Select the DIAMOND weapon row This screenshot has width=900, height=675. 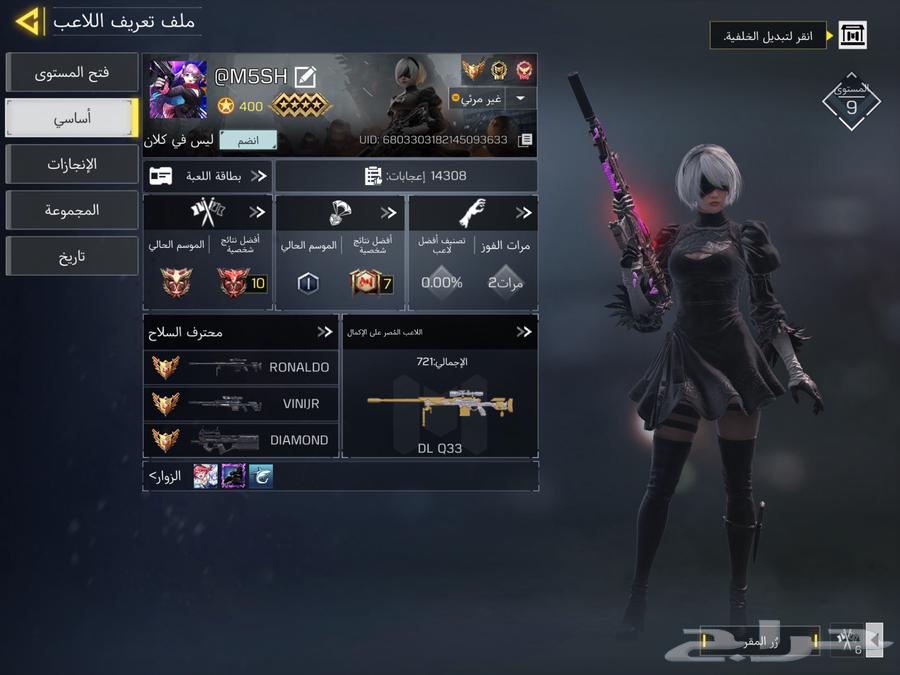pyautogui.click(x=241, y=439)
